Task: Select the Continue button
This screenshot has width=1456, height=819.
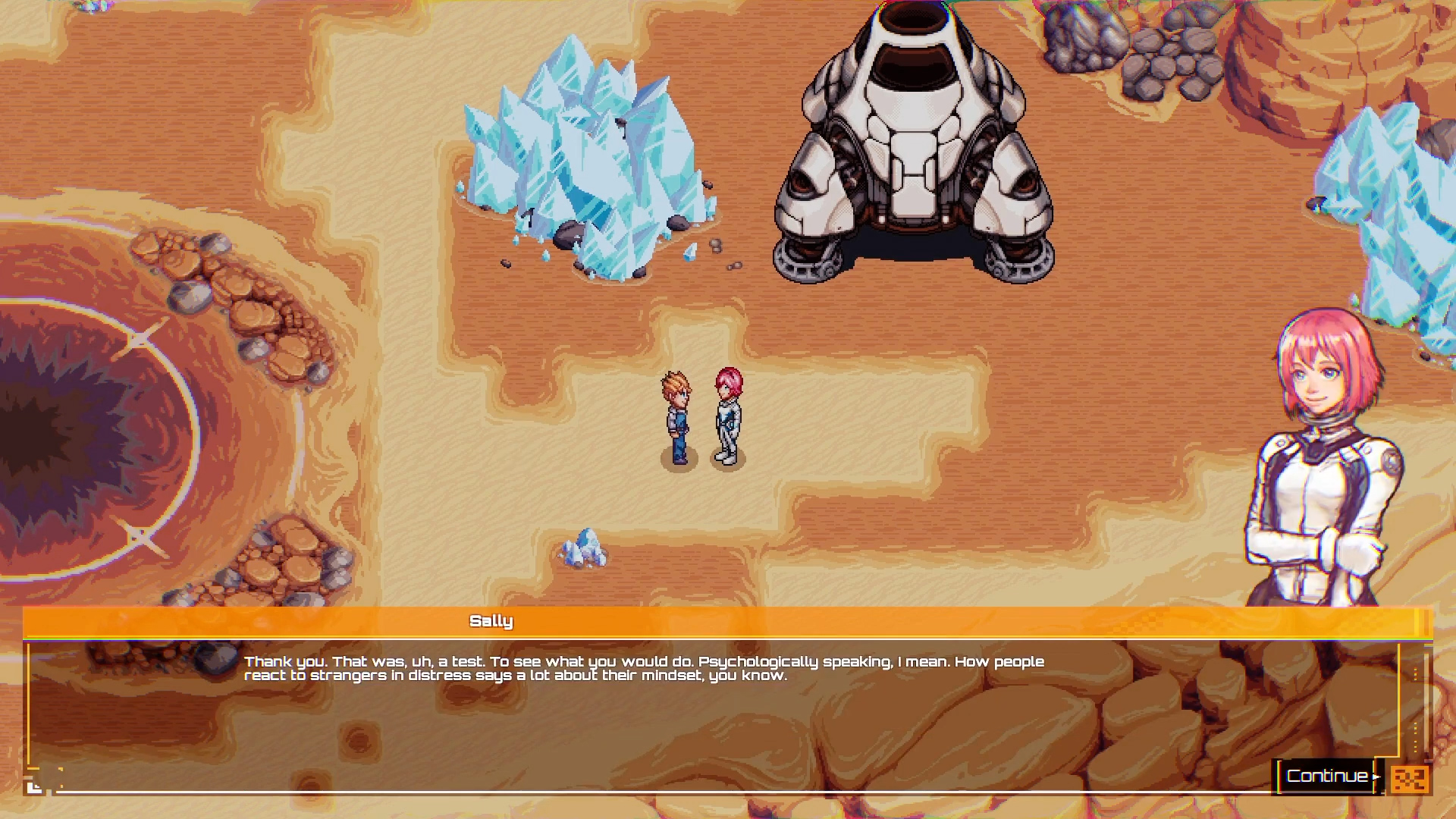Action: pyautogui.click(x=1326, y=776)
